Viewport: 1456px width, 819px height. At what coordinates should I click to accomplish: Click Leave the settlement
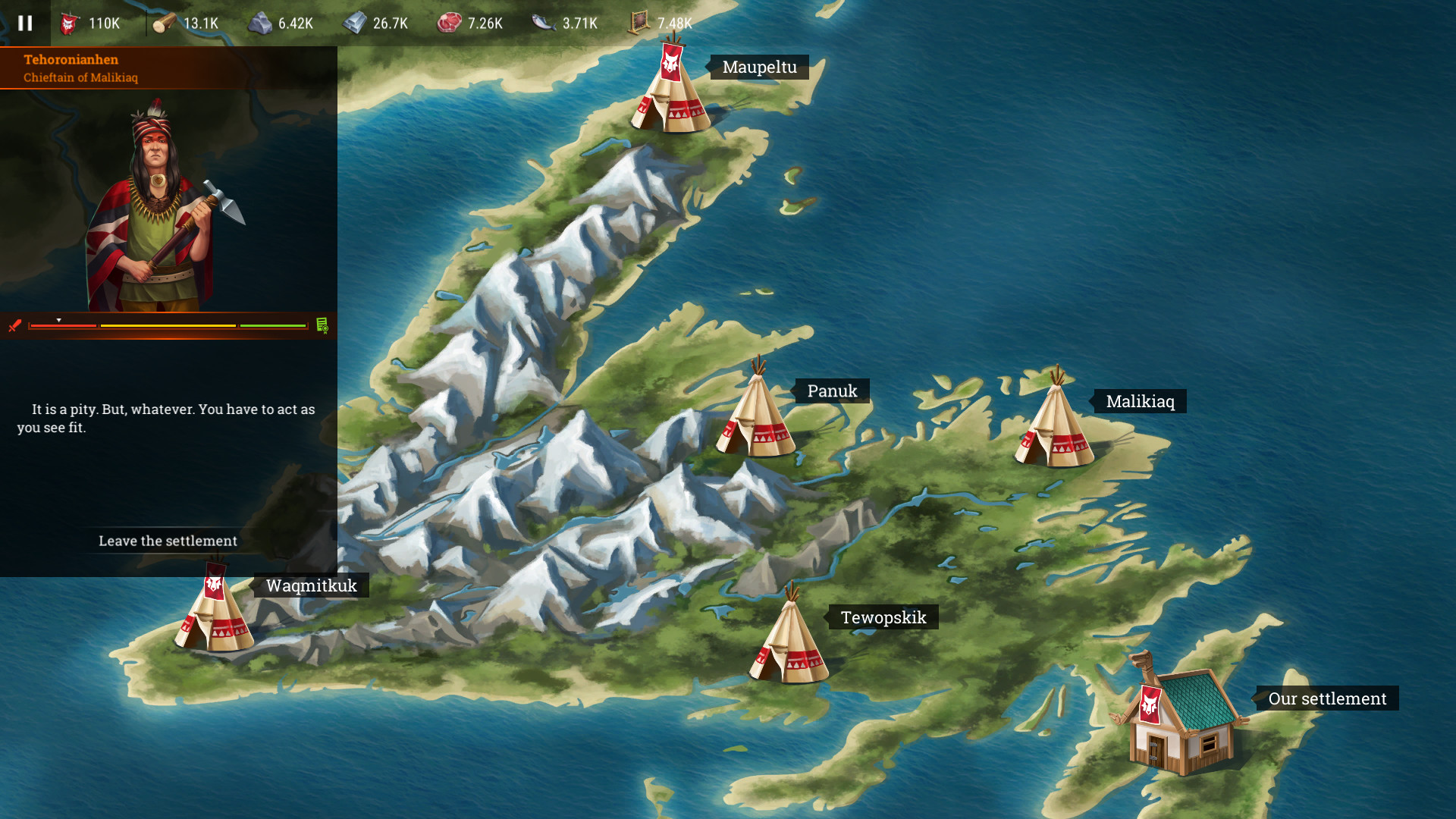coord(168,541)
